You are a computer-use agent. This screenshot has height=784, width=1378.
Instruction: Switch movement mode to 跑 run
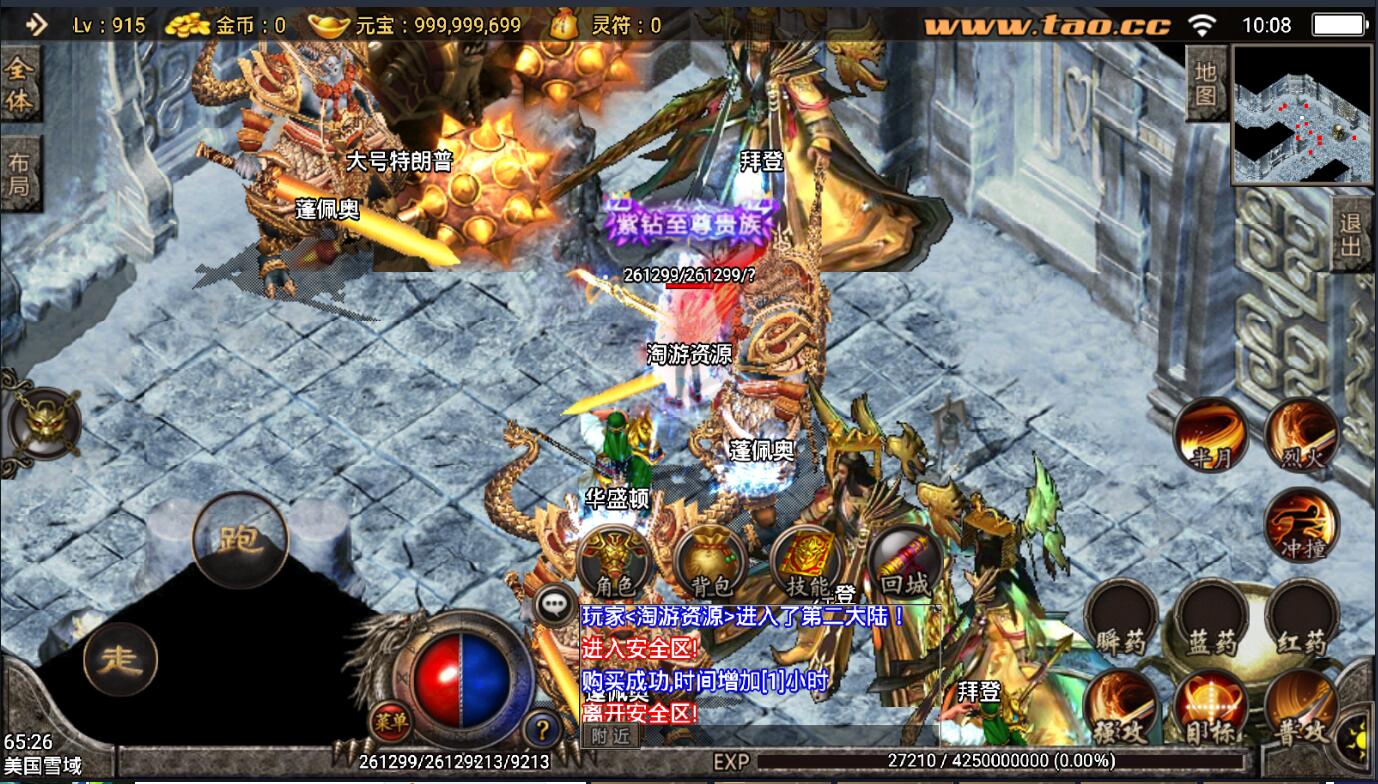point(240,541)
